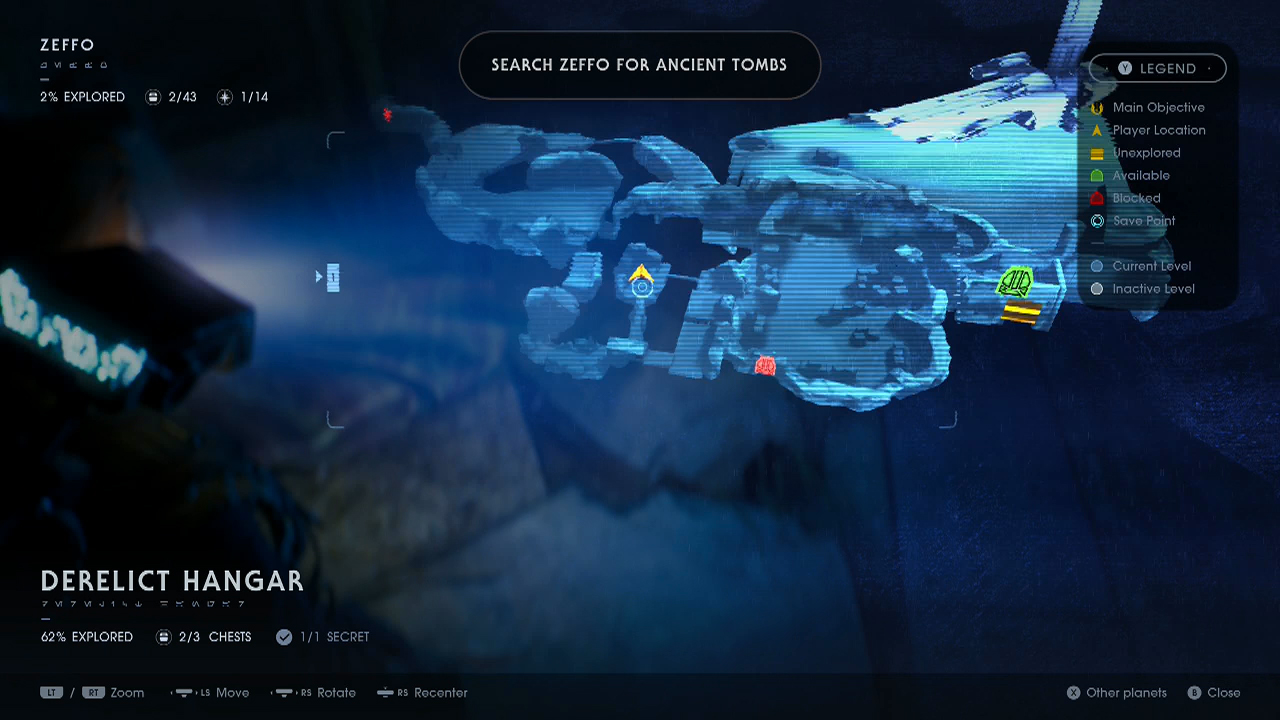Click the Main Objective flame icon in the legend
Image resolution: width=1280 pixels, height=720 pixels.
1097,107
